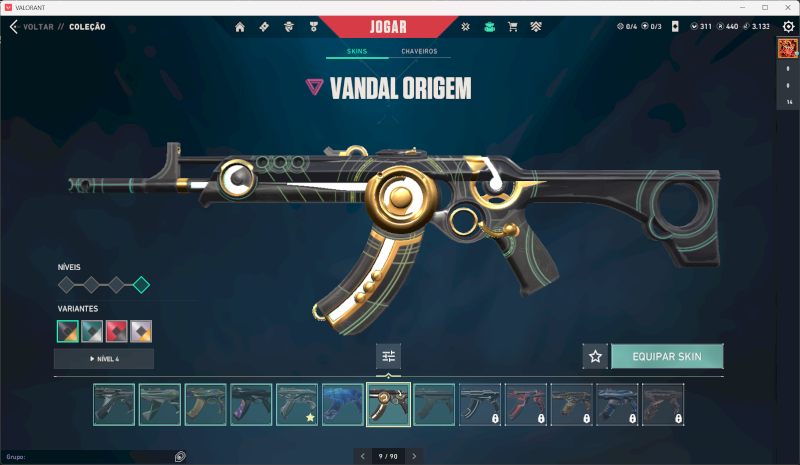Viewport: 800px width, 465px height.
Task: Go to the home icon
Action: 240,27
